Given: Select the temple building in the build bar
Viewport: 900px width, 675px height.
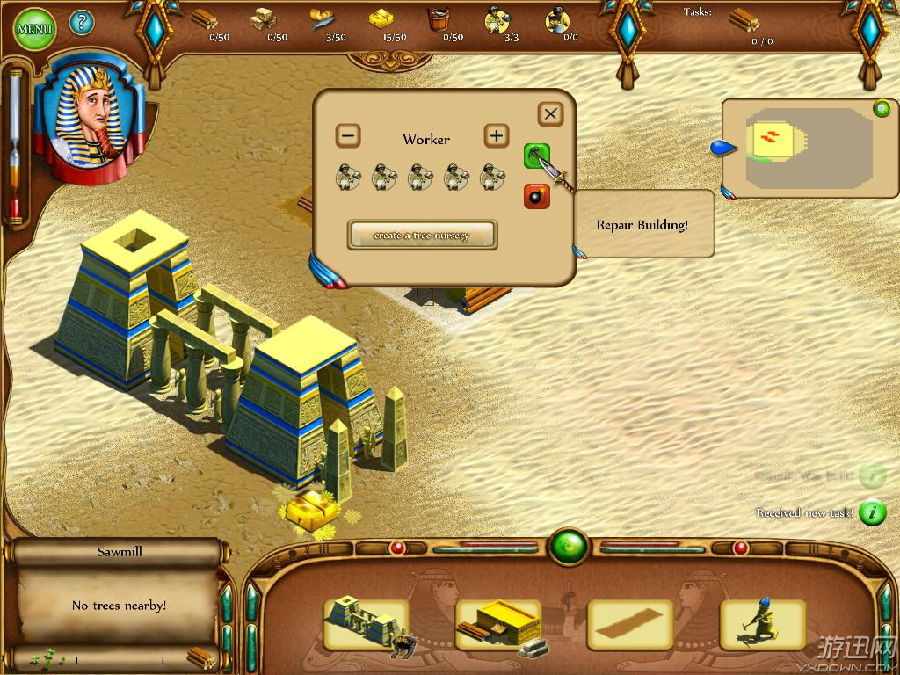Looking at the screenshot, I should coord(367,624).
